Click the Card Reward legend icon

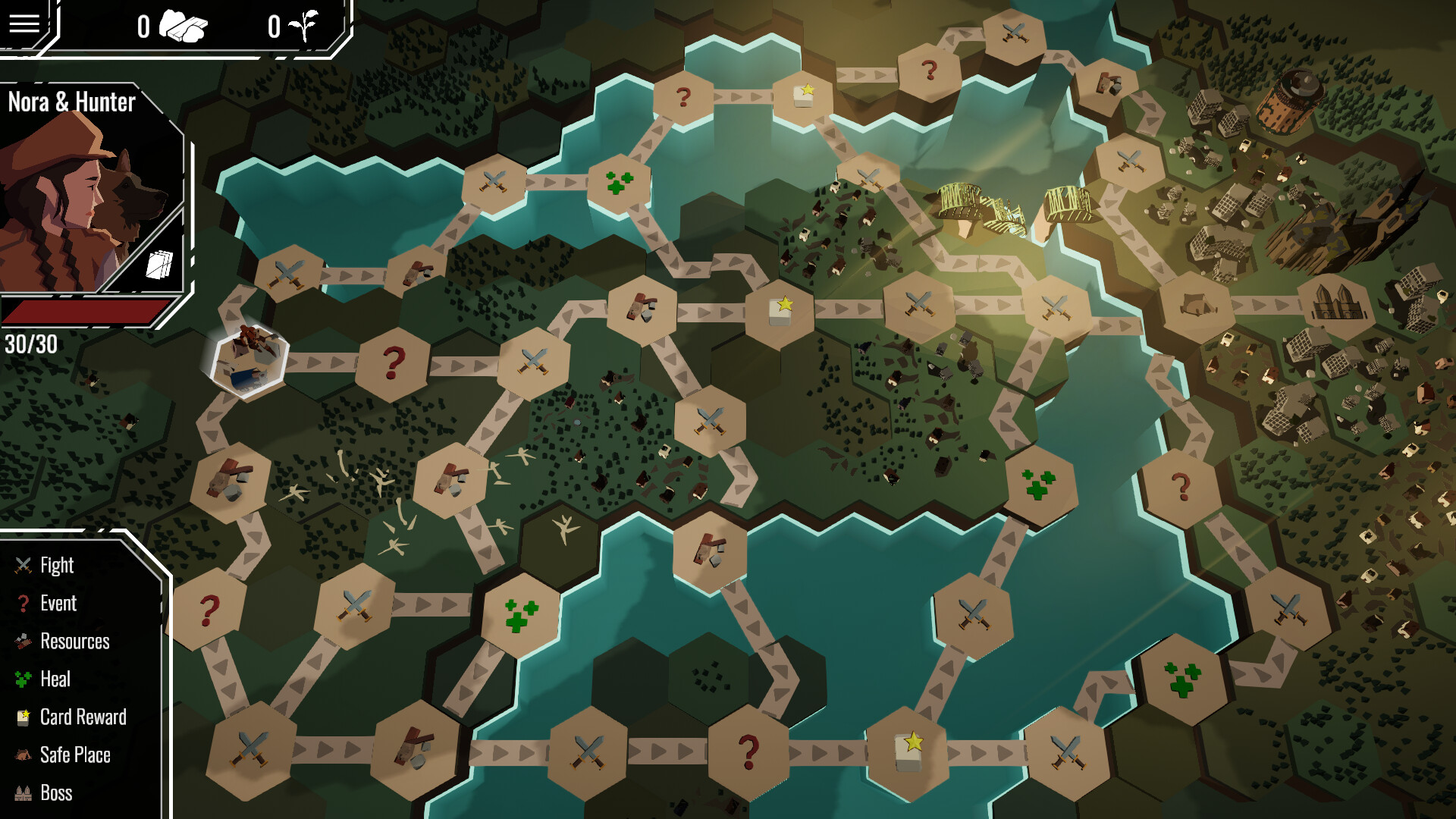coord(21,717)
